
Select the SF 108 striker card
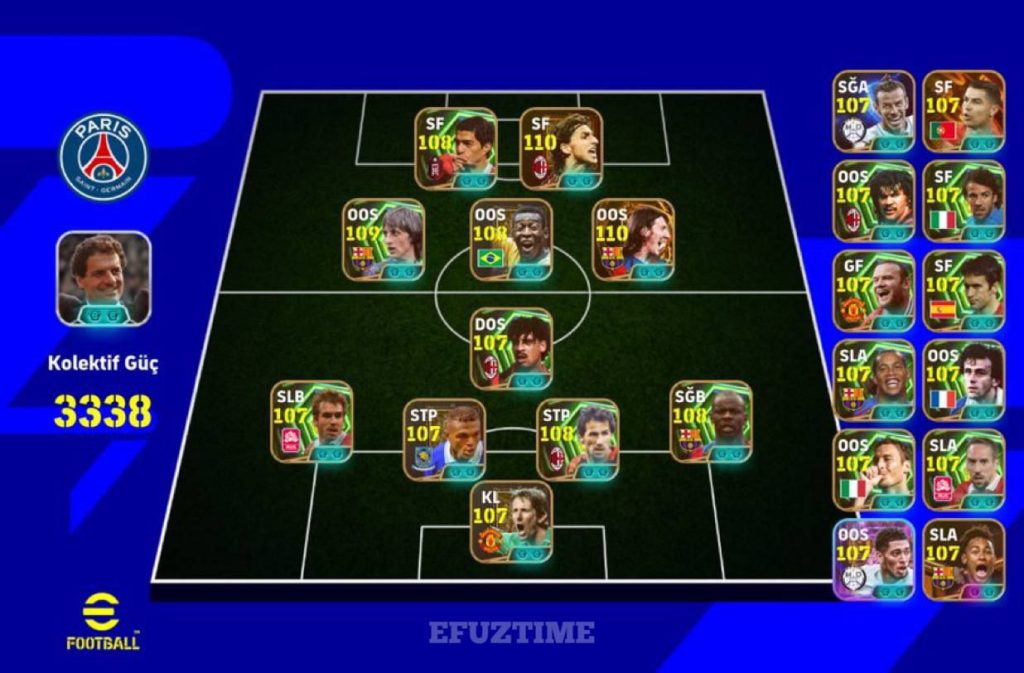(456, 148)
